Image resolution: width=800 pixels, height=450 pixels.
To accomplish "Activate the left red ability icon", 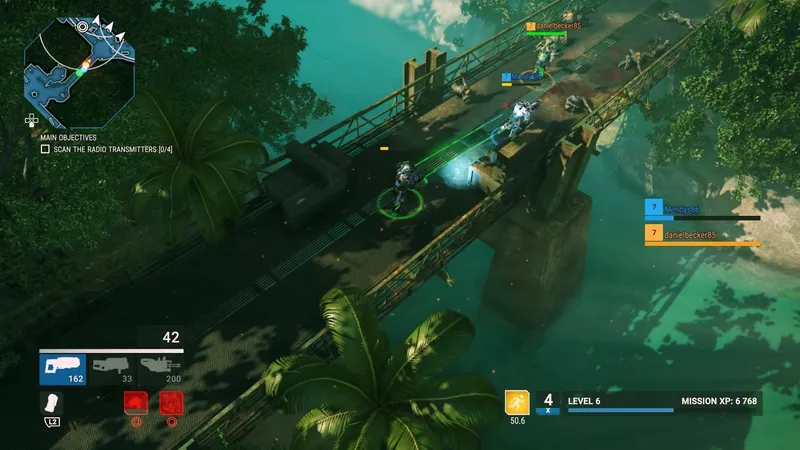I will [134, 402].
